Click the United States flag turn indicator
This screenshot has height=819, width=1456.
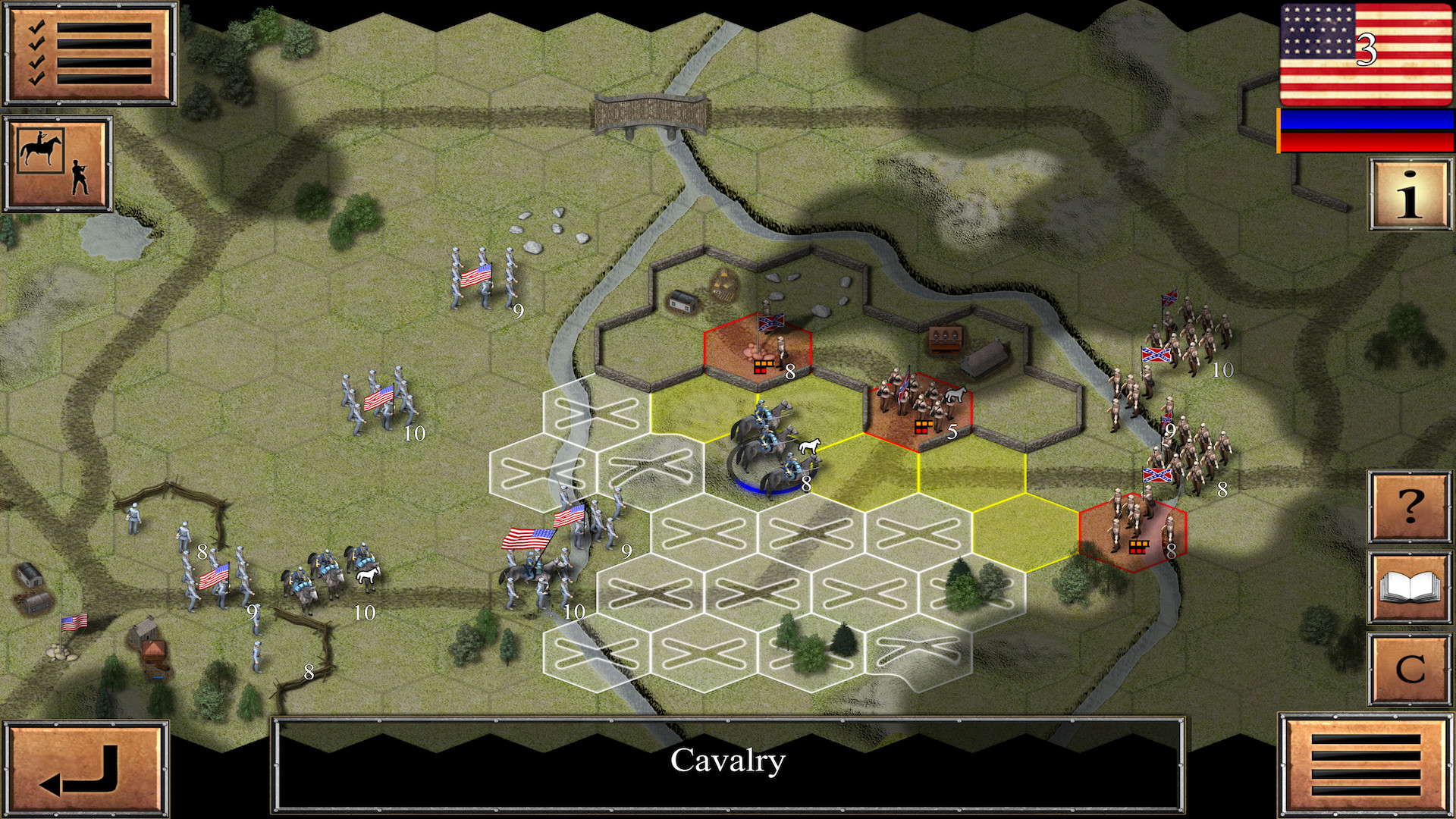pyautogui.click(x=1366, y=55)
